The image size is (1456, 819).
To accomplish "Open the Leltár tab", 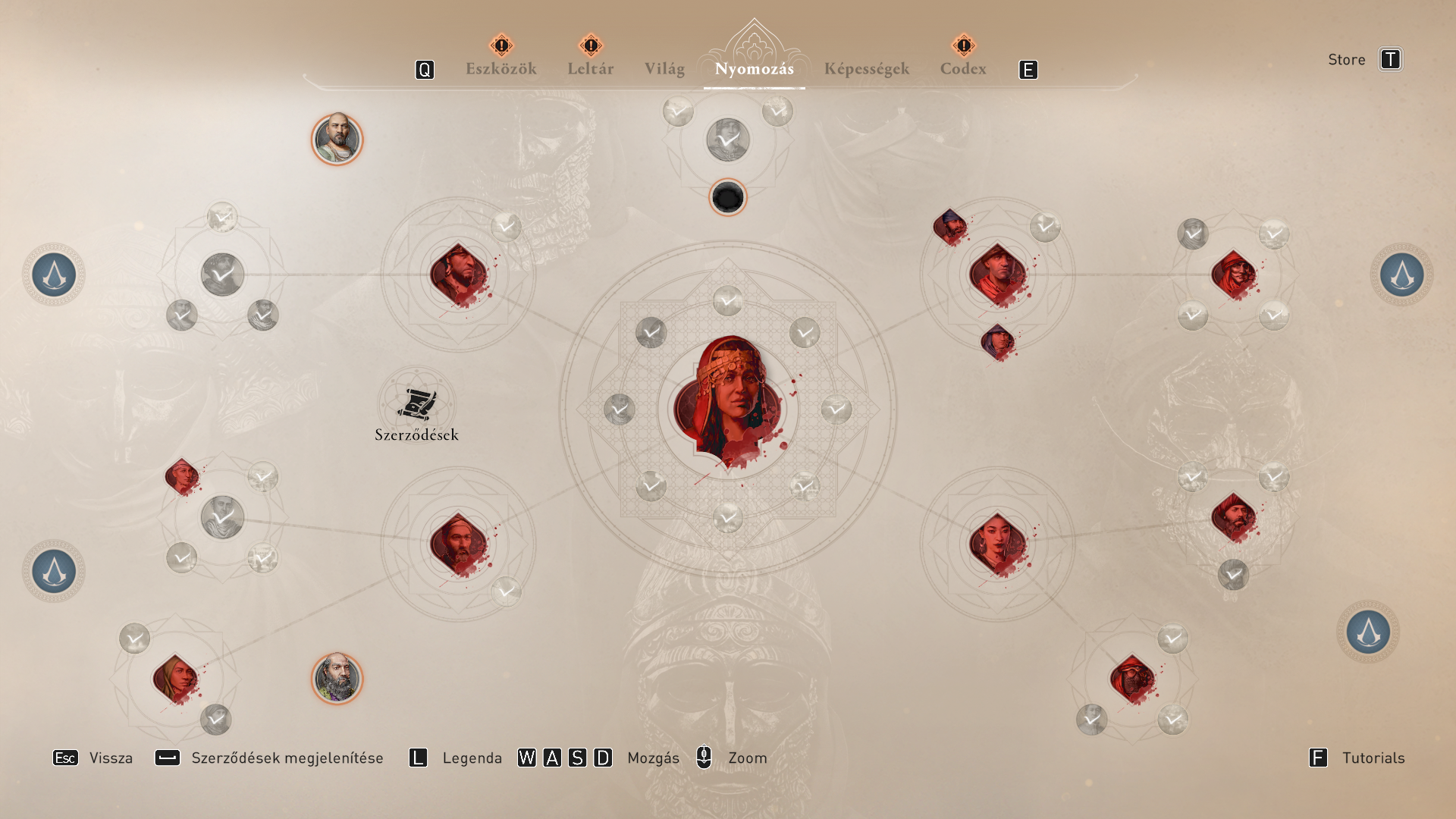I will point(590,68).
